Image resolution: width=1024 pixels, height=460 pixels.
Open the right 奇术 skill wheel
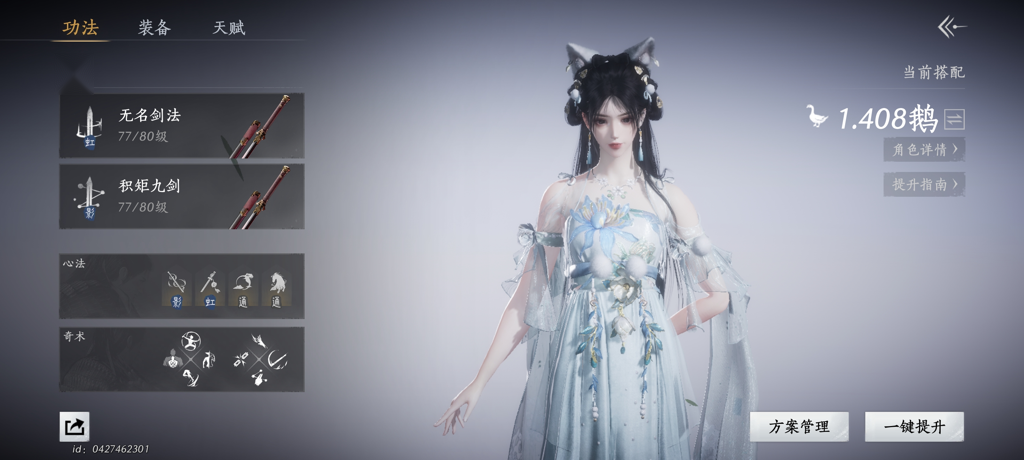(x=260, y=359)
